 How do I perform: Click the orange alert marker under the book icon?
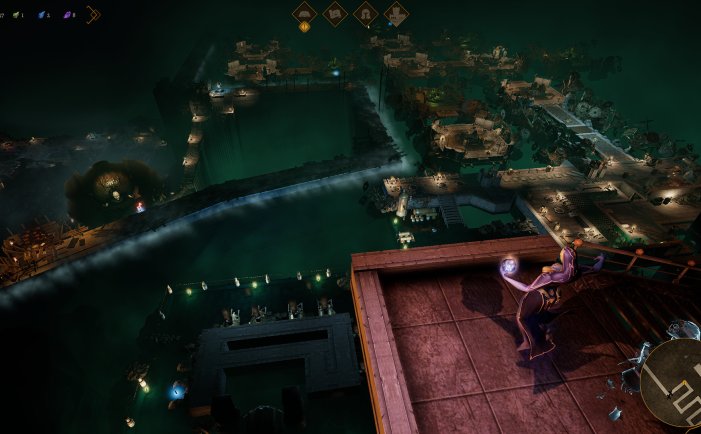304,27
